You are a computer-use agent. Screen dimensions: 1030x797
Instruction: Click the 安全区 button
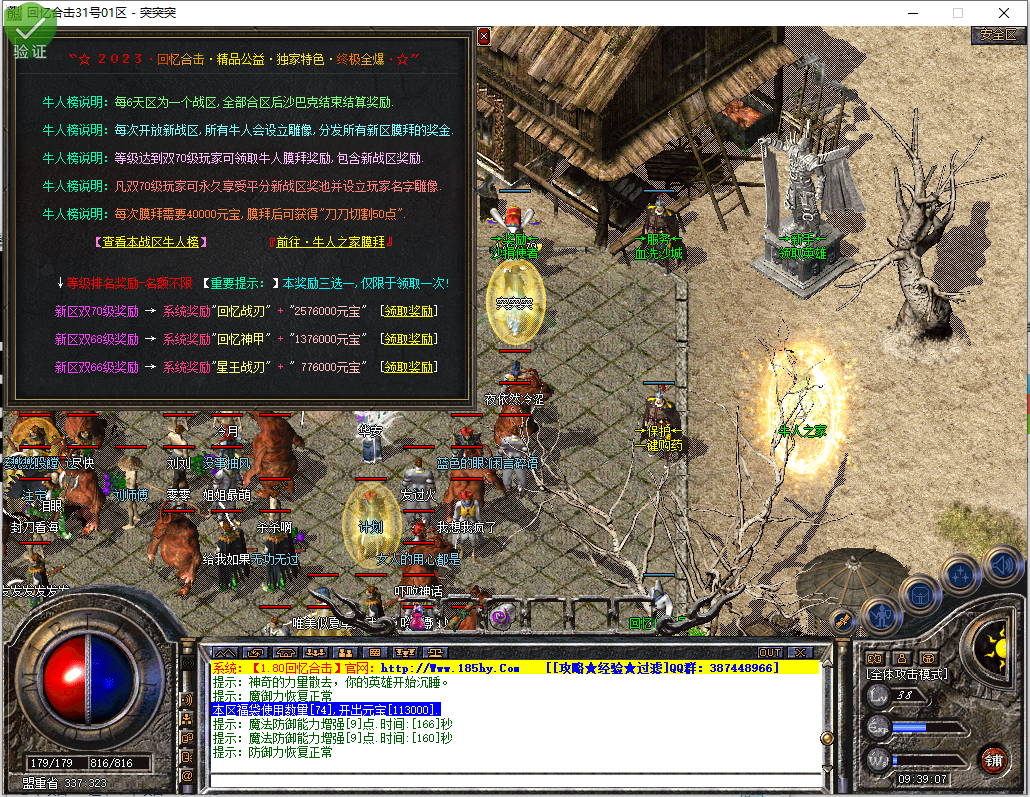[x=998, y=34]
